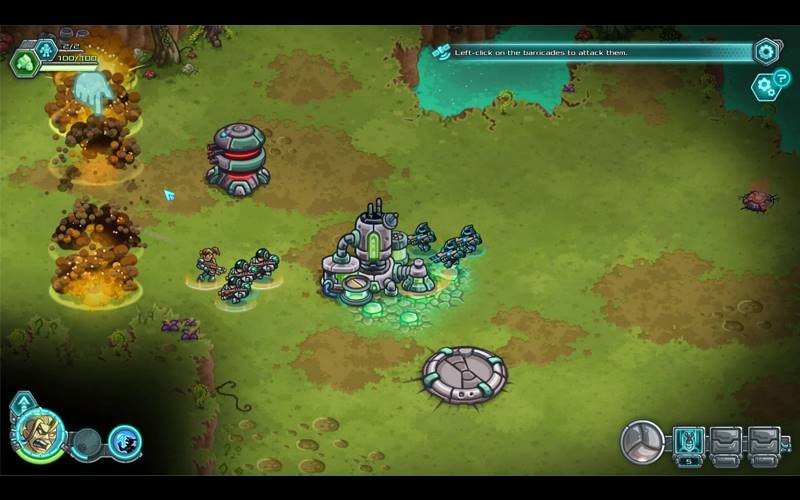800x500 pixels.
Task: Open the gear menu beside the objective banner
Action: click(x=767, y=51)
